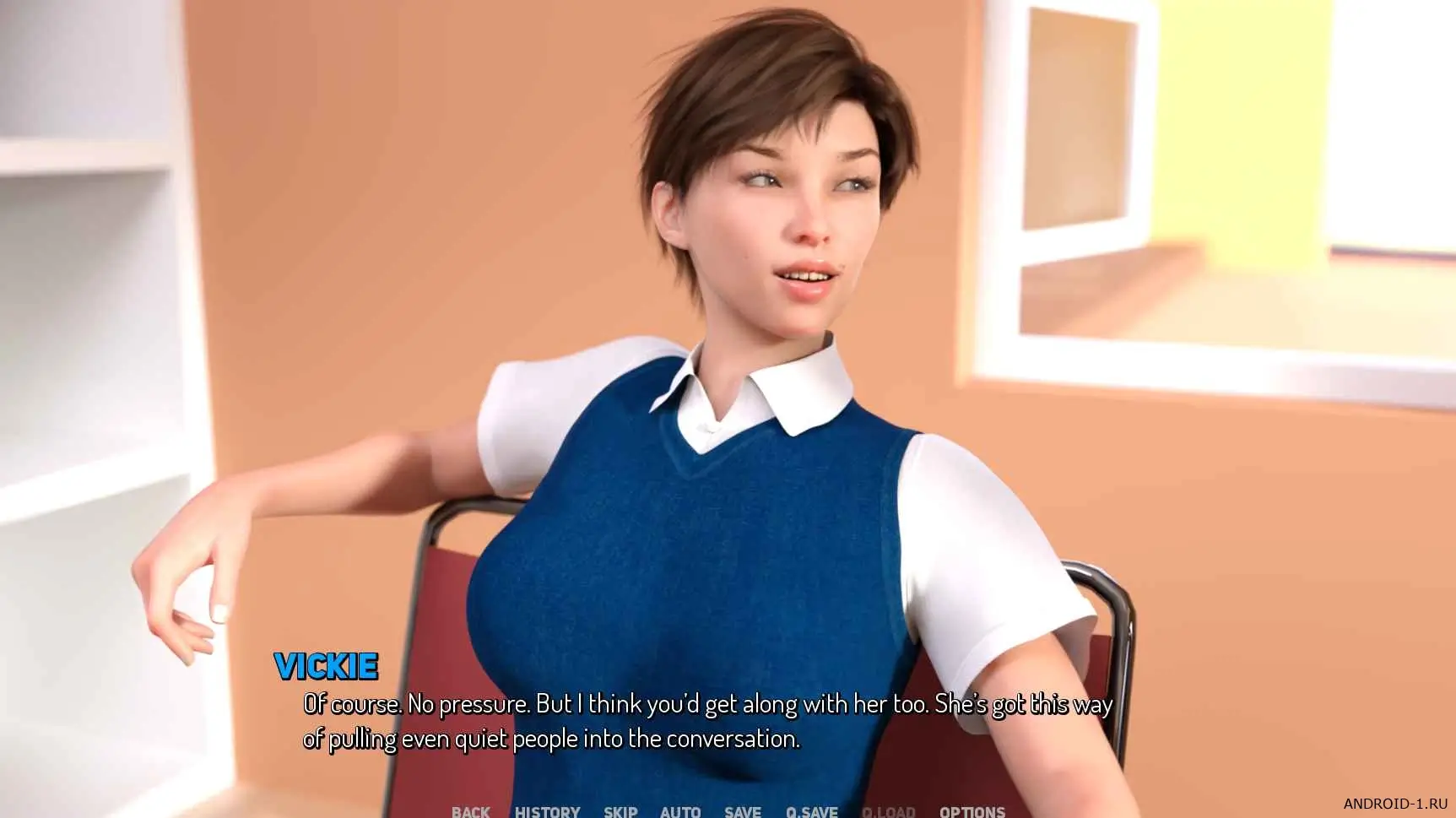Open the Save menu
Image resolution: width=1456 pixels, height=818 pixels.
(742, 811)
